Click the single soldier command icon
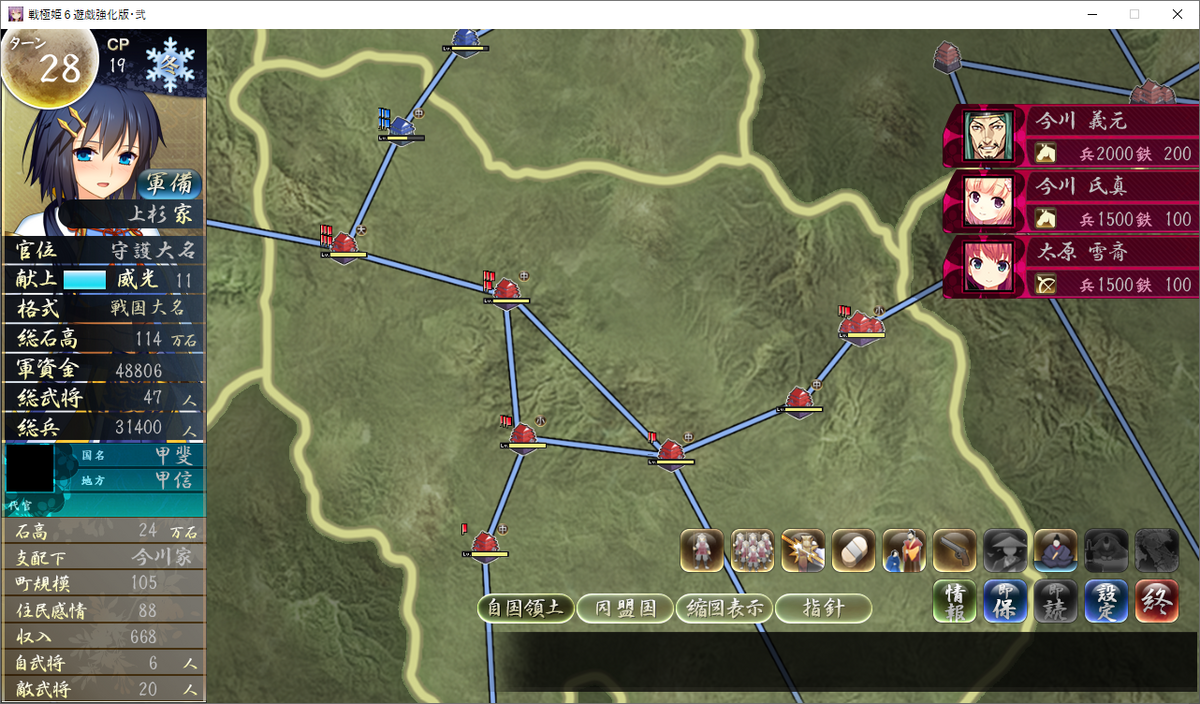Screen dimensions: 1200x704 pyautogui.click(x=702, y=550)
